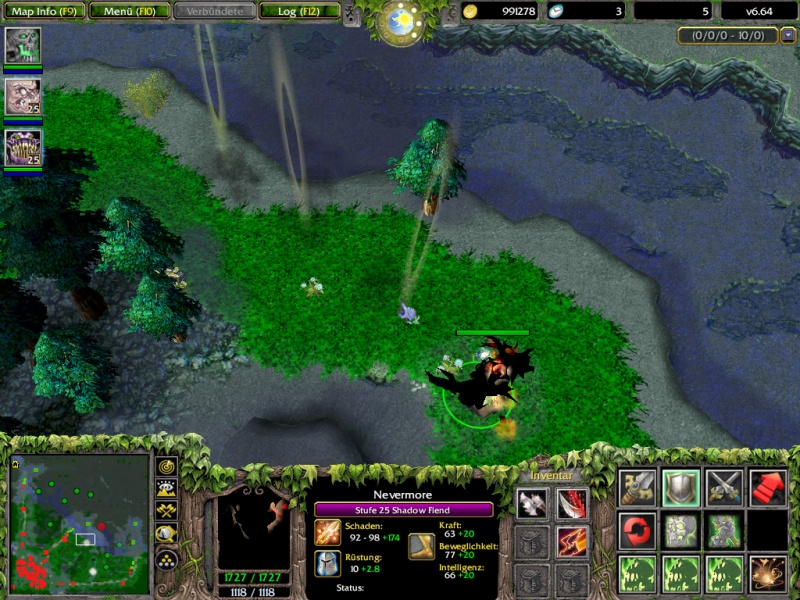Select the axe item in the inventory
The image size is (800, 600).
click(x=531, y=503)
